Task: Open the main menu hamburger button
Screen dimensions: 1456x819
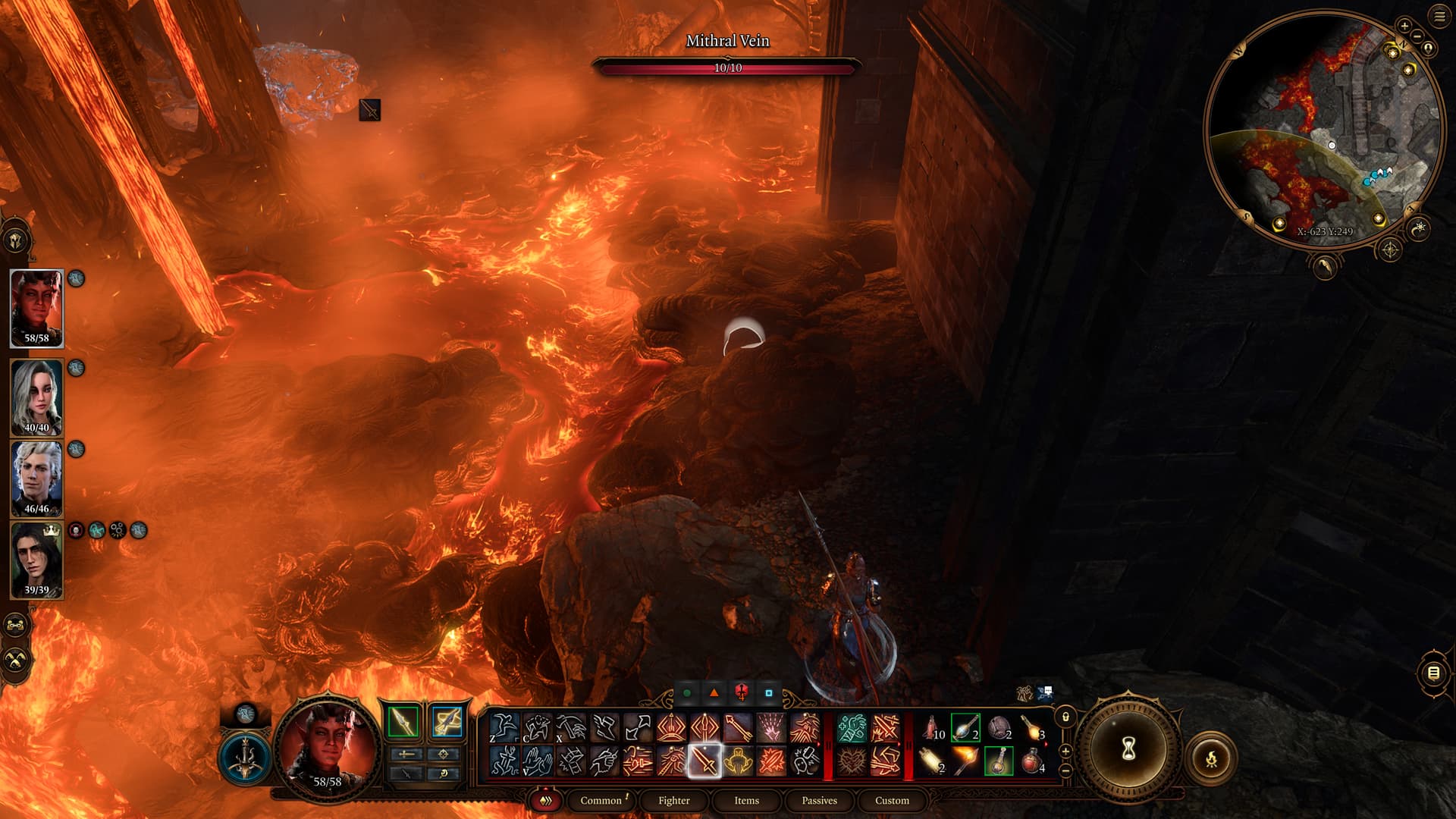Action: (x=1439, y=17)
